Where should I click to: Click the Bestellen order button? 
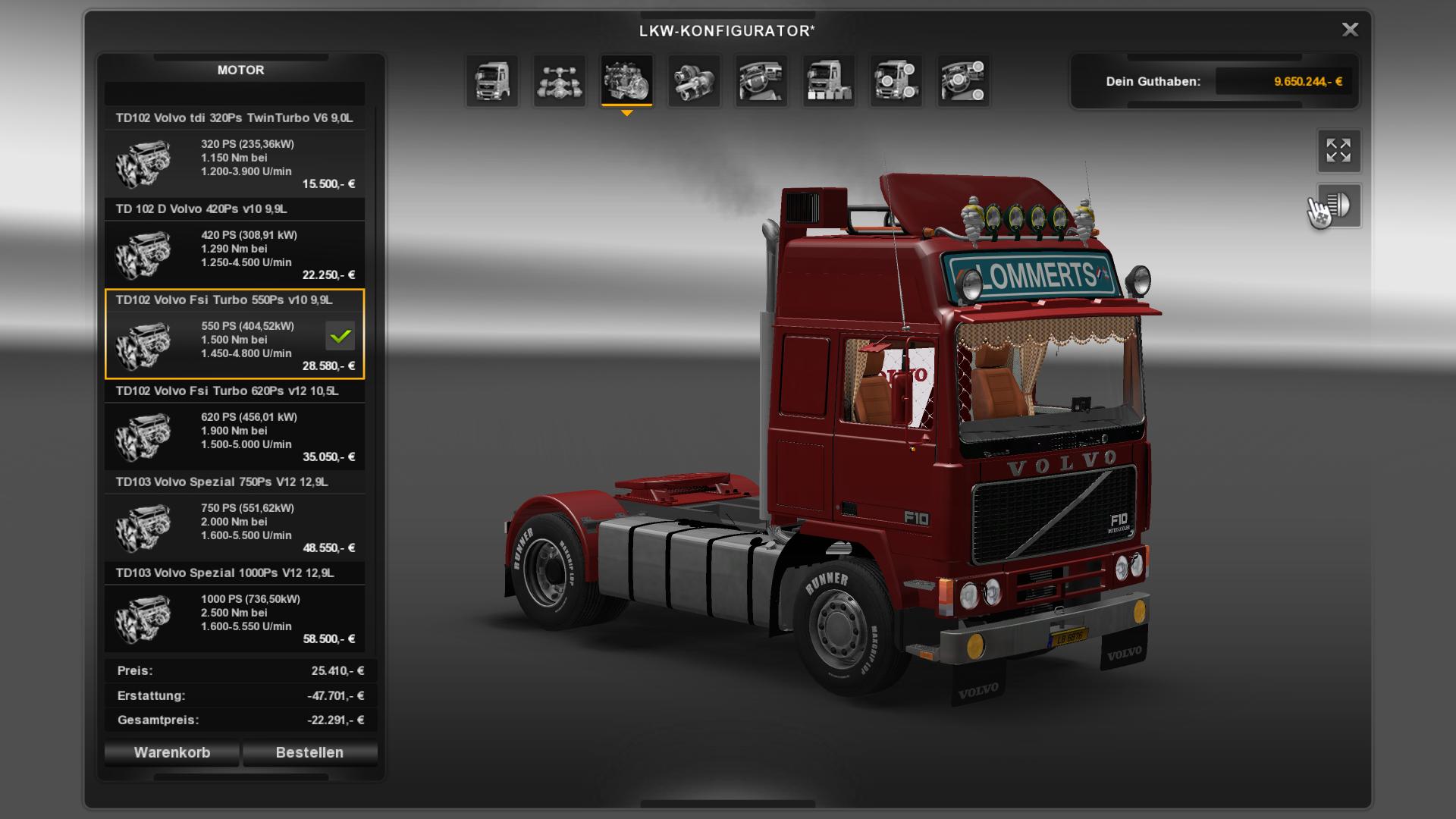click(309, 752)
